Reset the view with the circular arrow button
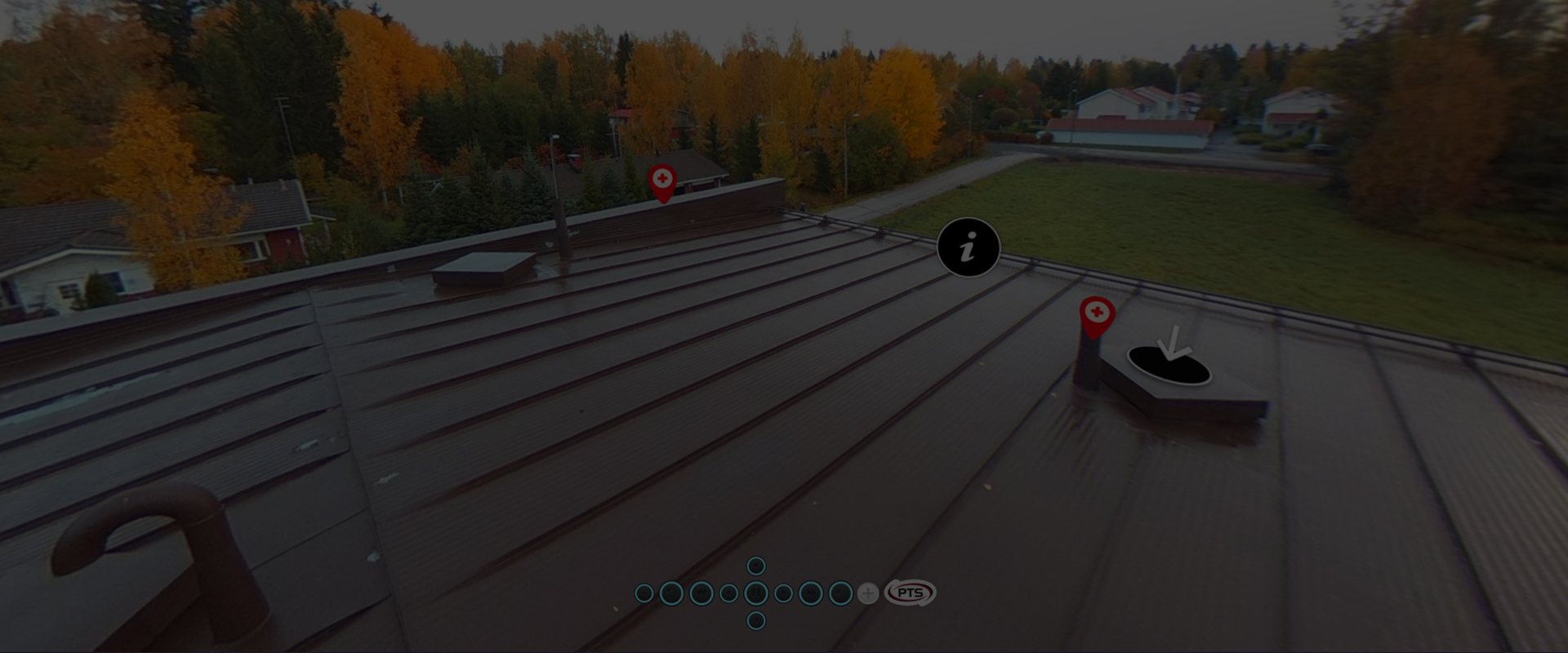Screen dimensions: 1568x653 point(670,593)
